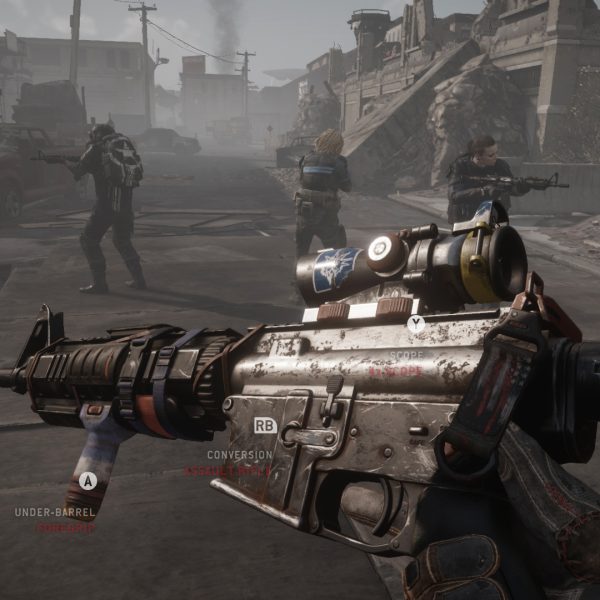
Task: Open the Scope attachment slot
Action: coord(415,324)
